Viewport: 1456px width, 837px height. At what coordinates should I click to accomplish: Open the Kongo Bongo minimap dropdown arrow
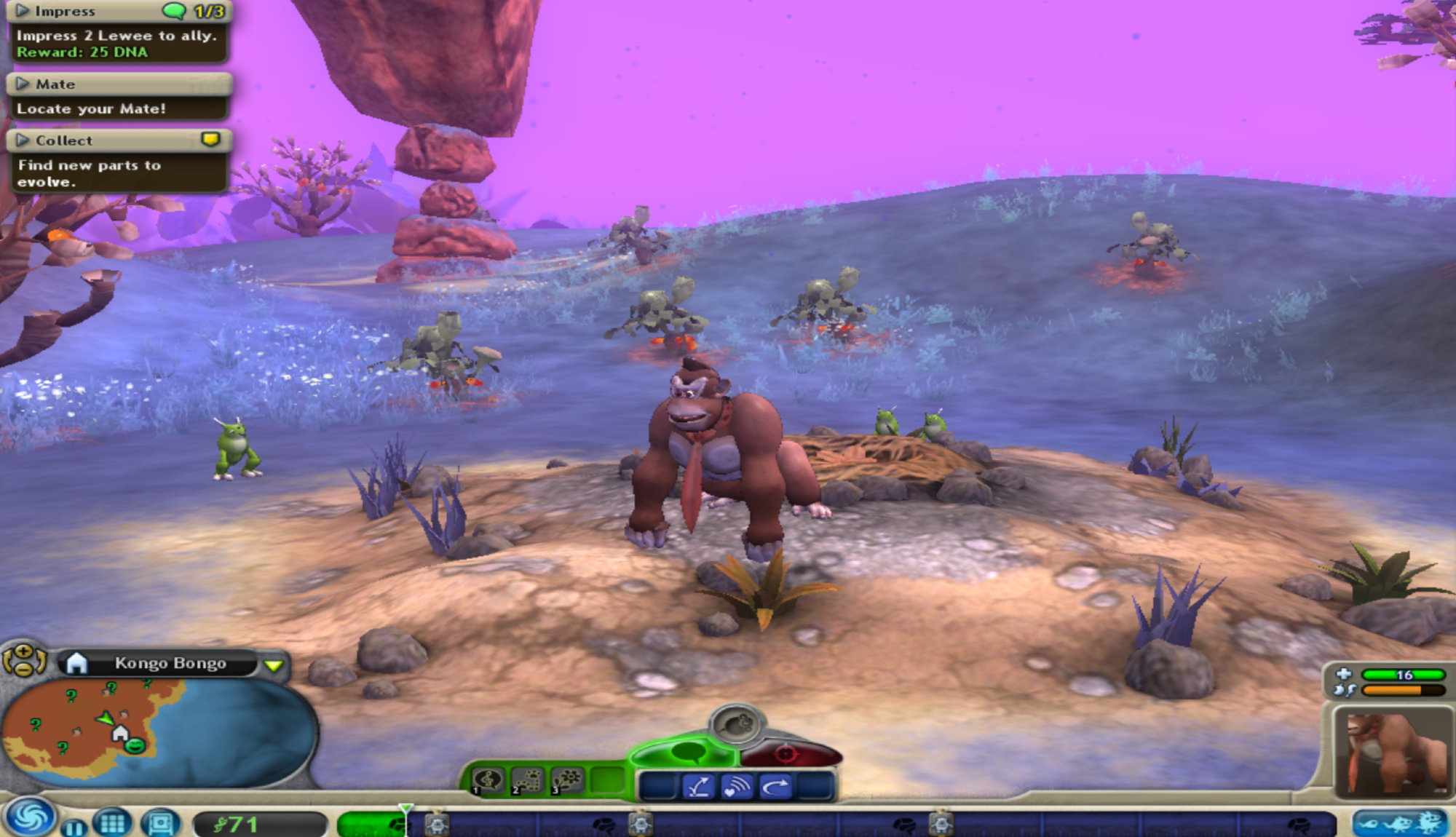click(x=274, y=665)
